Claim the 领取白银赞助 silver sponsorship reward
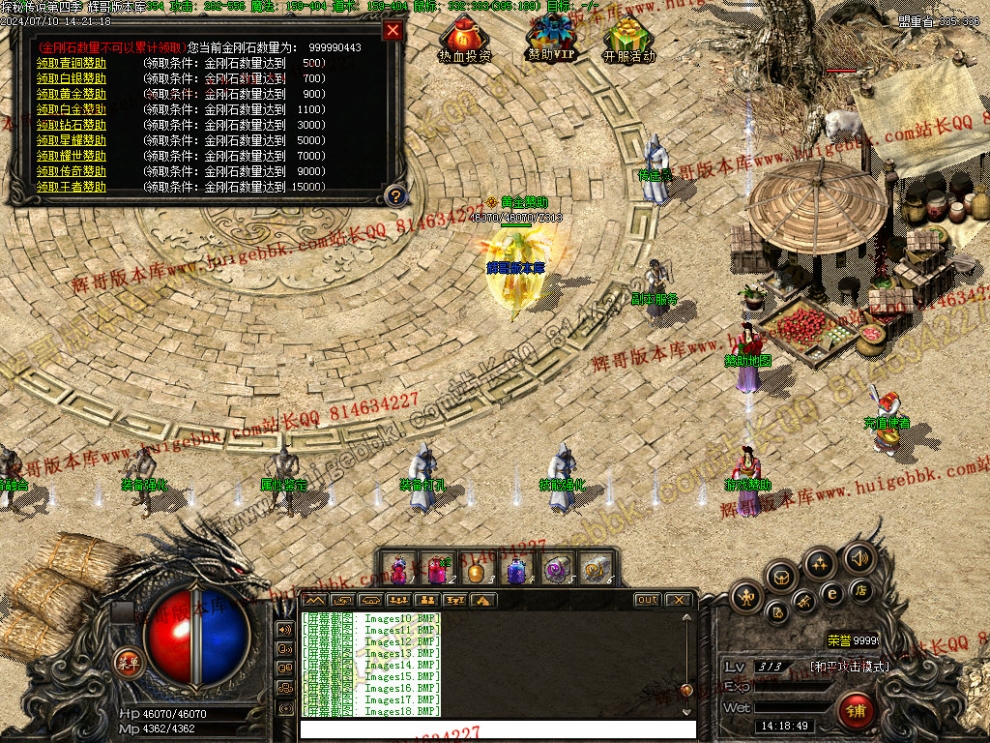Viewport: 990px width, 743px height. coord(71,78)
